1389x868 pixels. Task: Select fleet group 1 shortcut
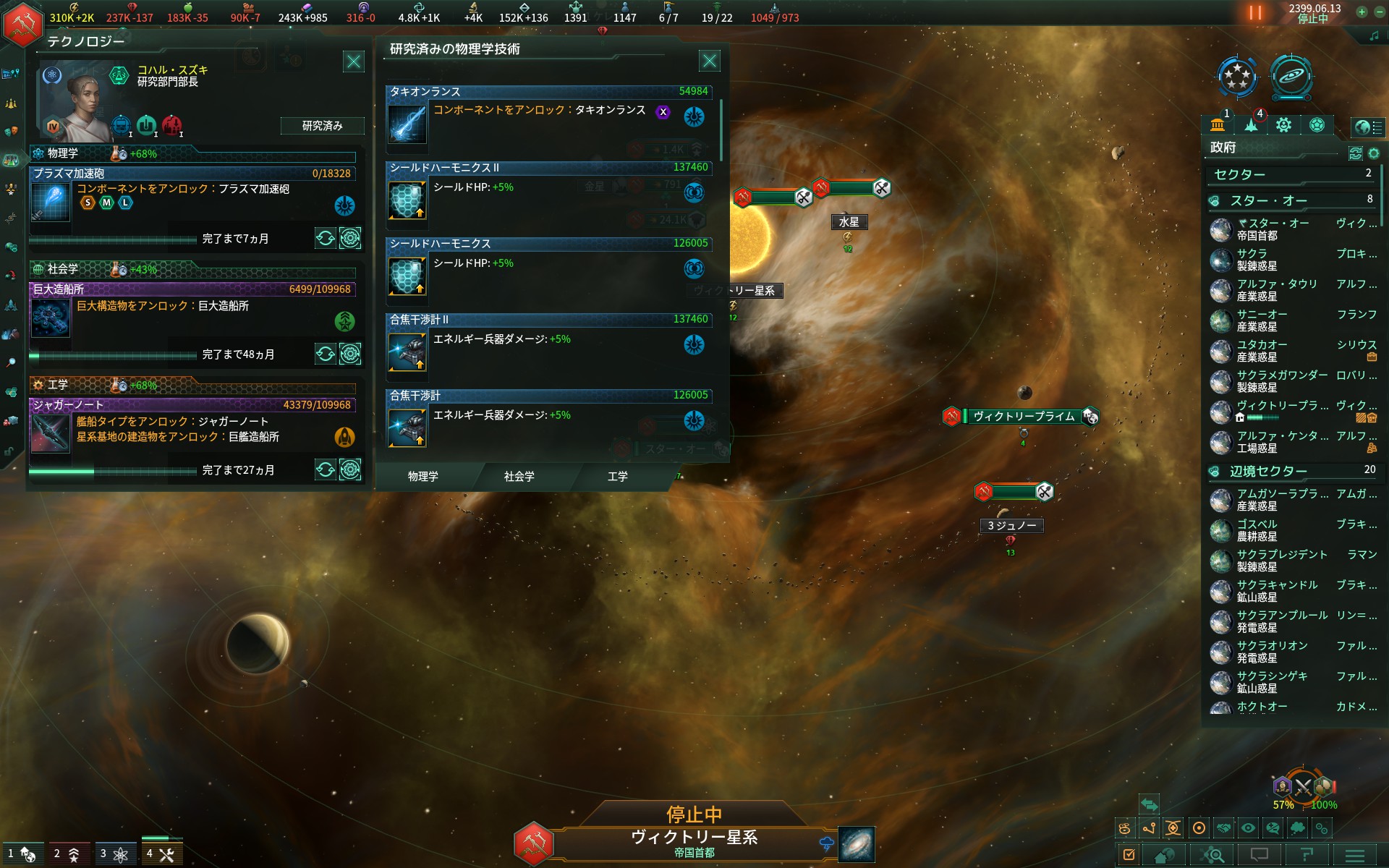point(22,854)
